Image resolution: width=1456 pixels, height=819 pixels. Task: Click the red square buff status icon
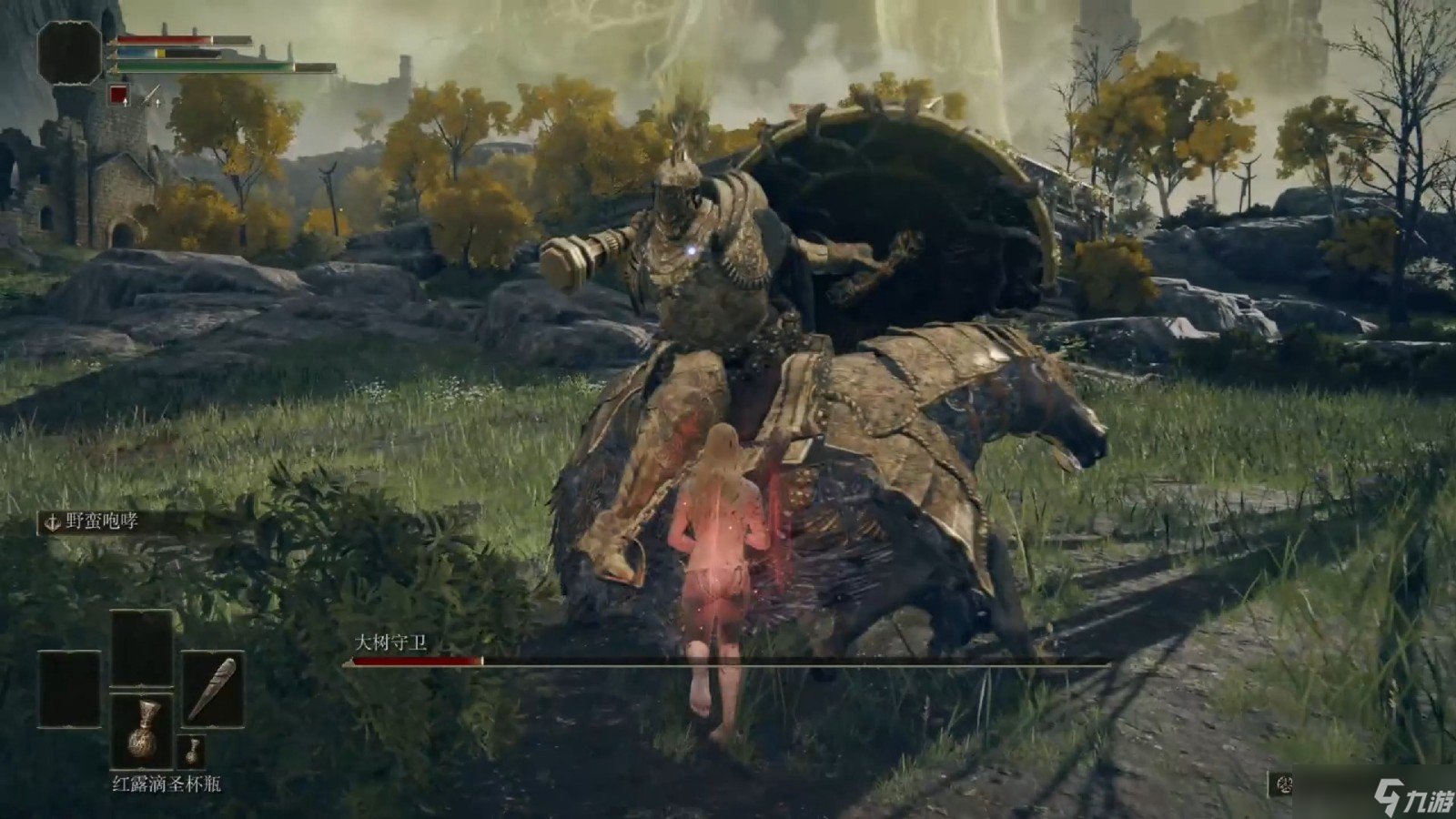pyautogui.click(x=117, y=94)
